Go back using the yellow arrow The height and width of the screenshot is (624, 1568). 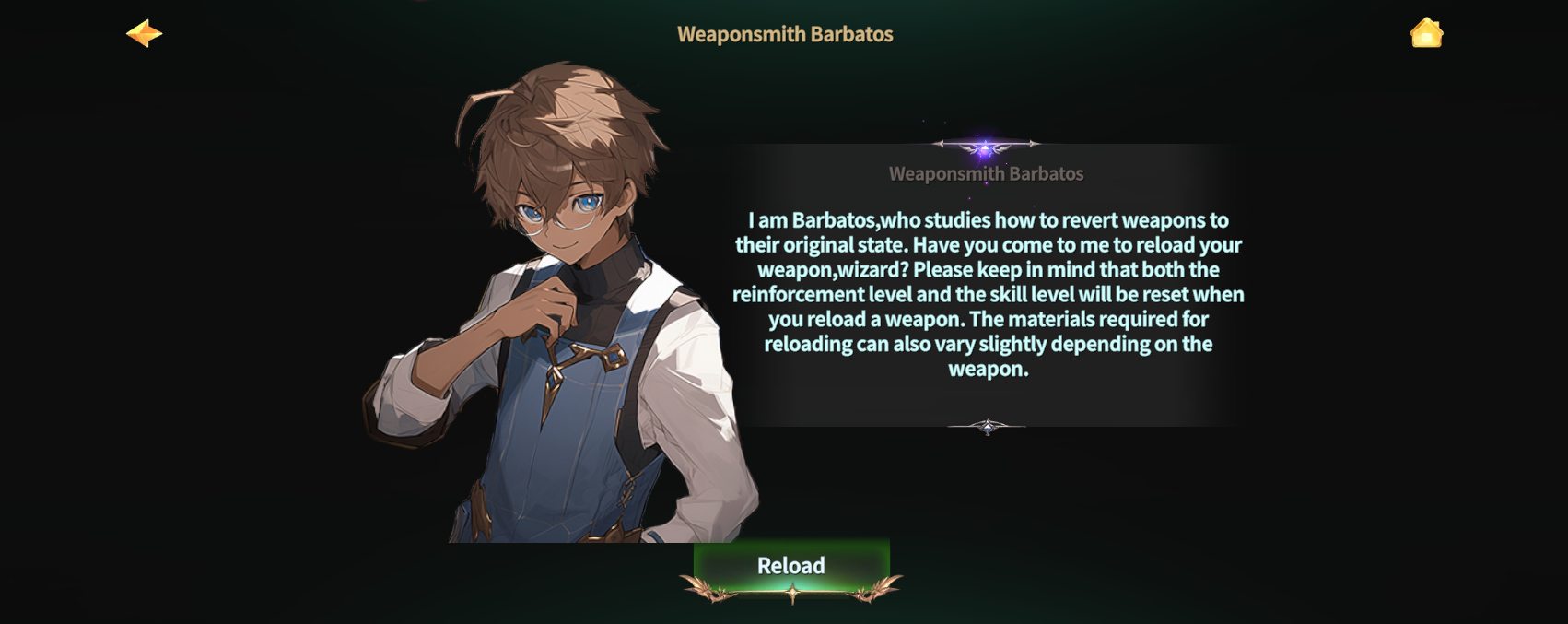[x=144, y=34]
